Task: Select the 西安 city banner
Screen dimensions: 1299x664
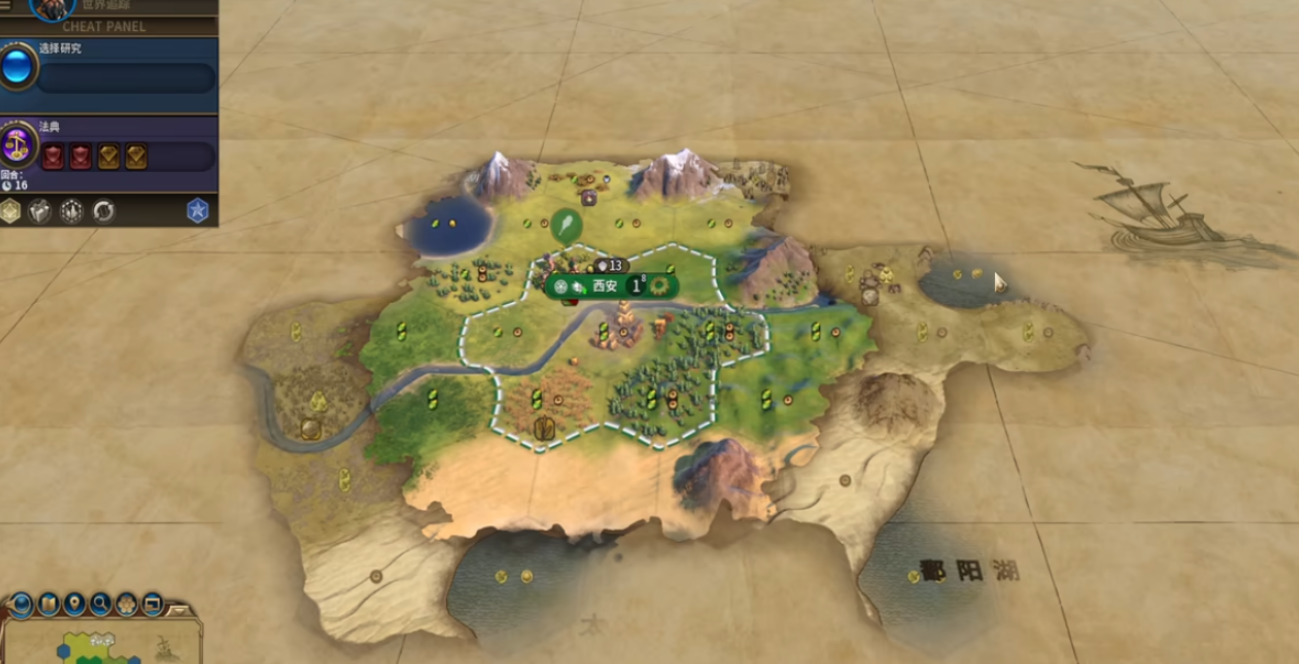Action: (x=604, y=286)
